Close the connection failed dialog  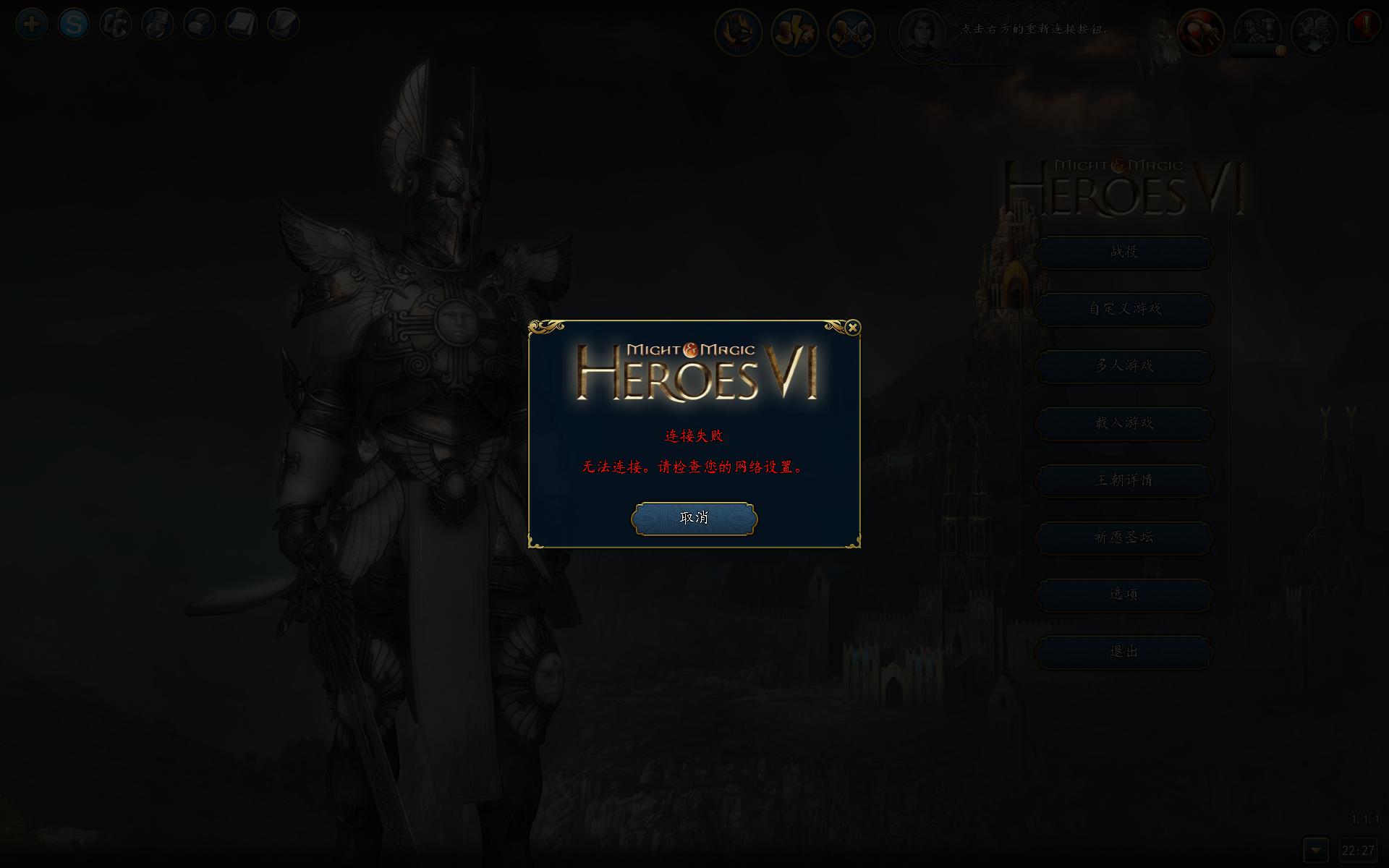[853, 328]
